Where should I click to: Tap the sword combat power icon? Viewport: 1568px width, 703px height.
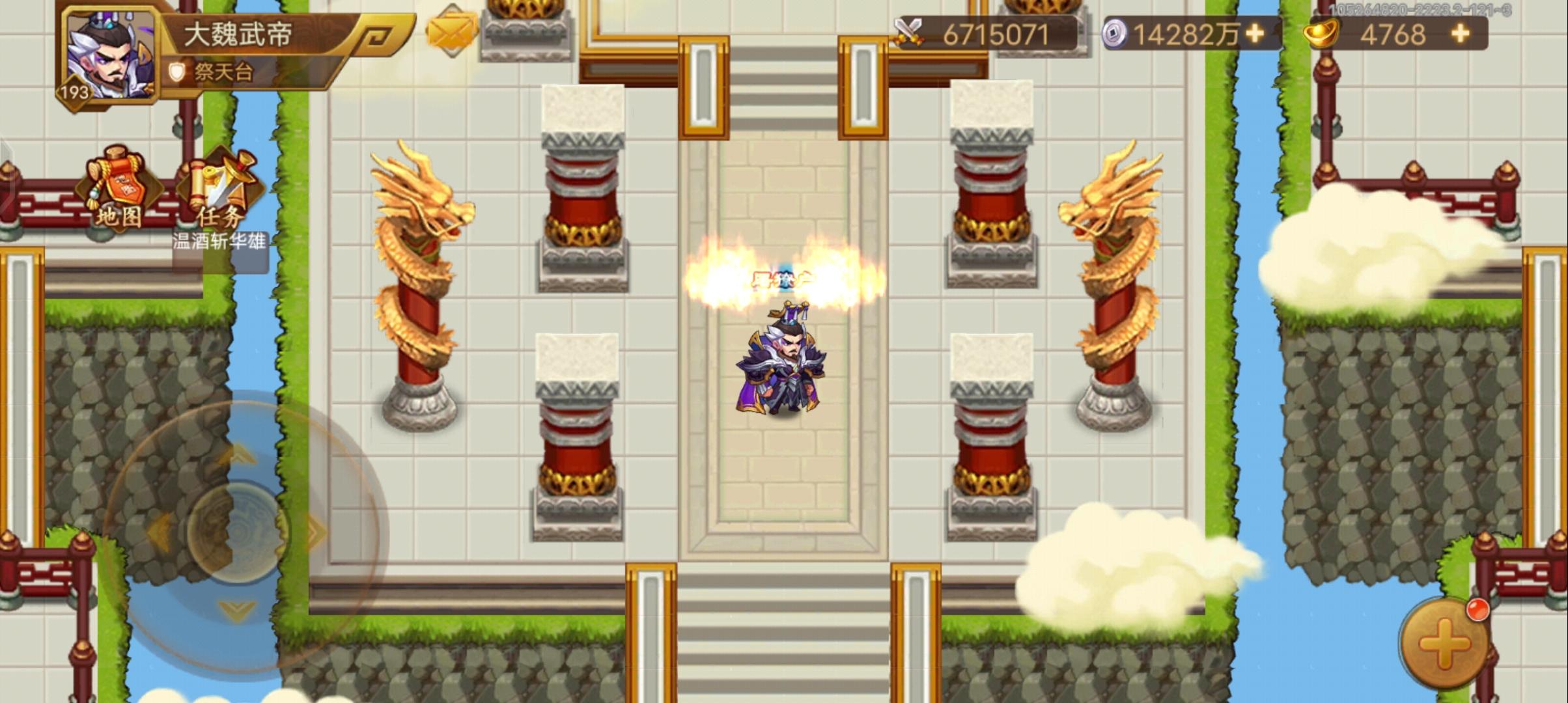tap(911, 30)
